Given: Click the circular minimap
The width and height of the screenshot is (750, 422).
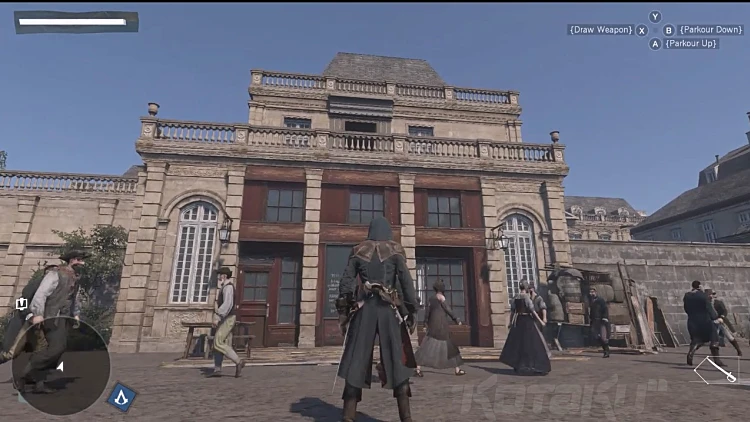Looking at the screenshot, I should click(58, 367).
